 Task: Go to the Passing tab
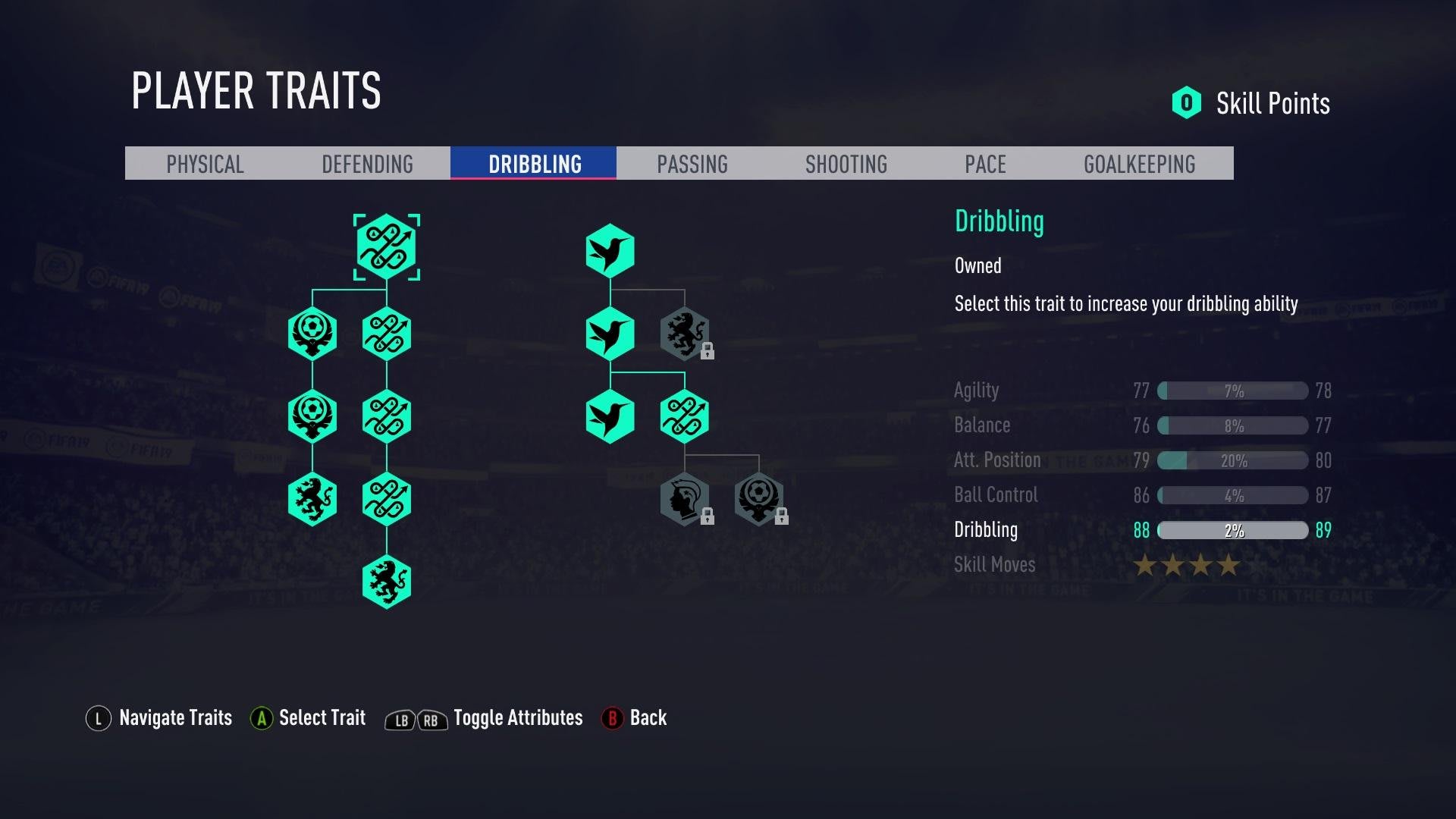[x=692, y=164]
